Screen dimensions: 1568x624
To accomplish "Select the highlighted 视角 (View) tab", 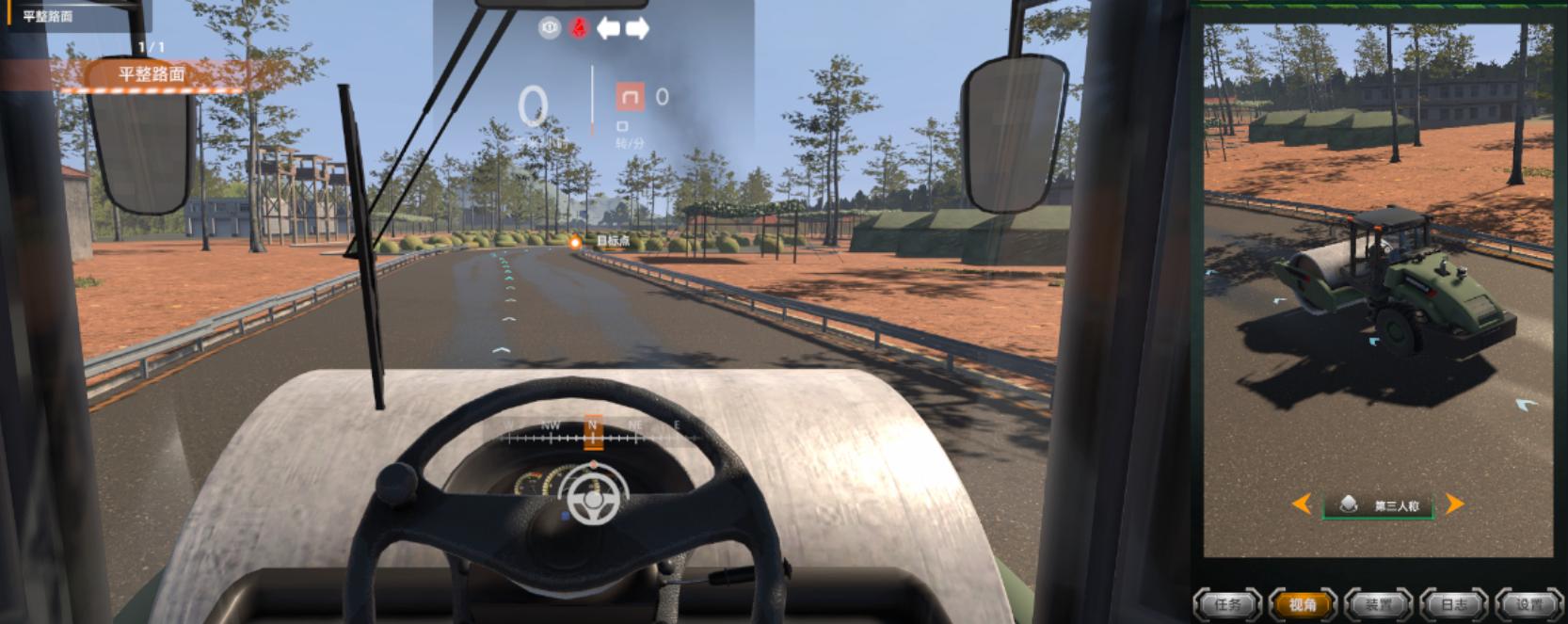I will pos(1304,604).
